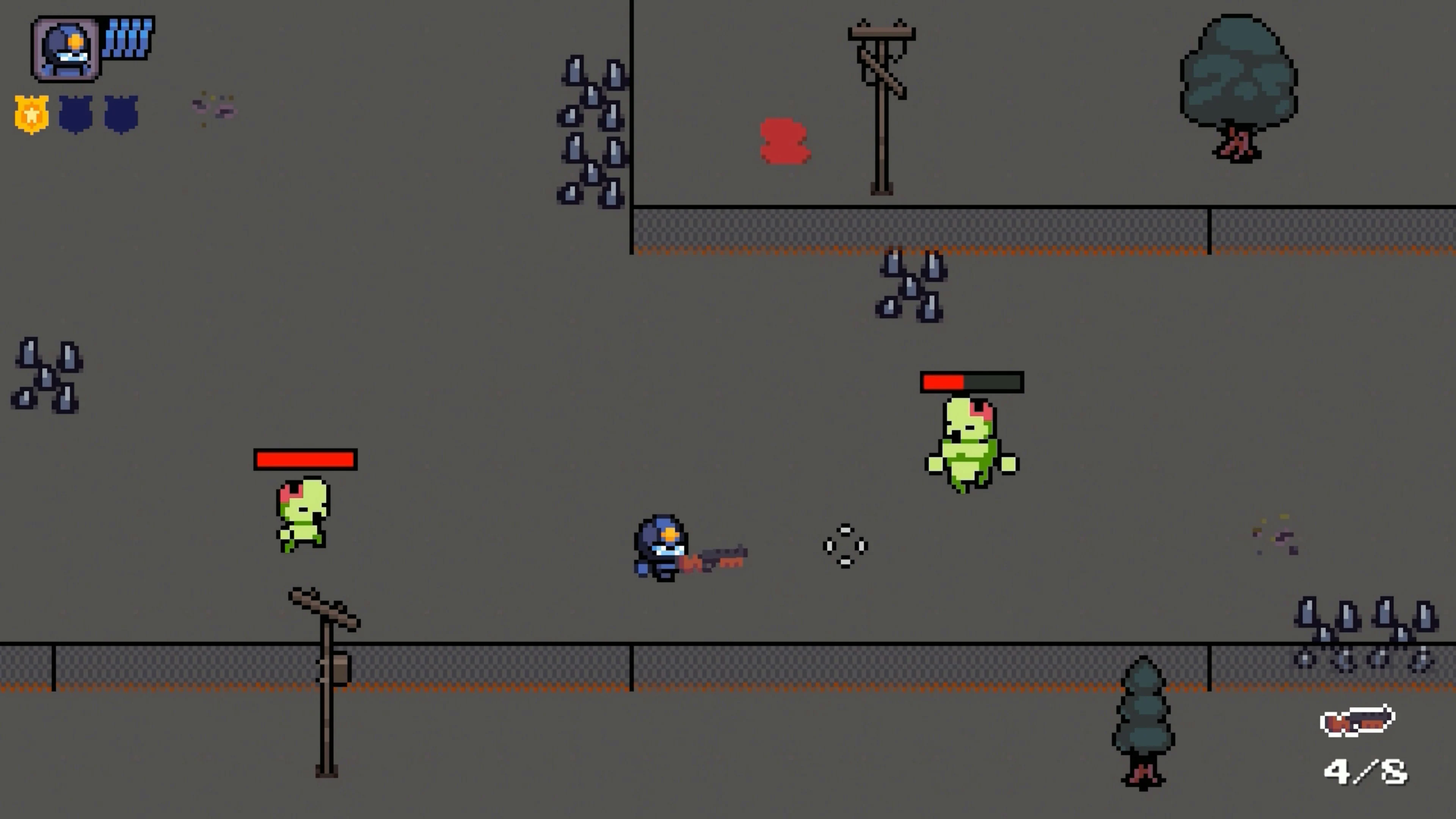Screen dimensions: 1456x819
Task: Click the full red health bar above the left zombie
Action: pos(304,460)
